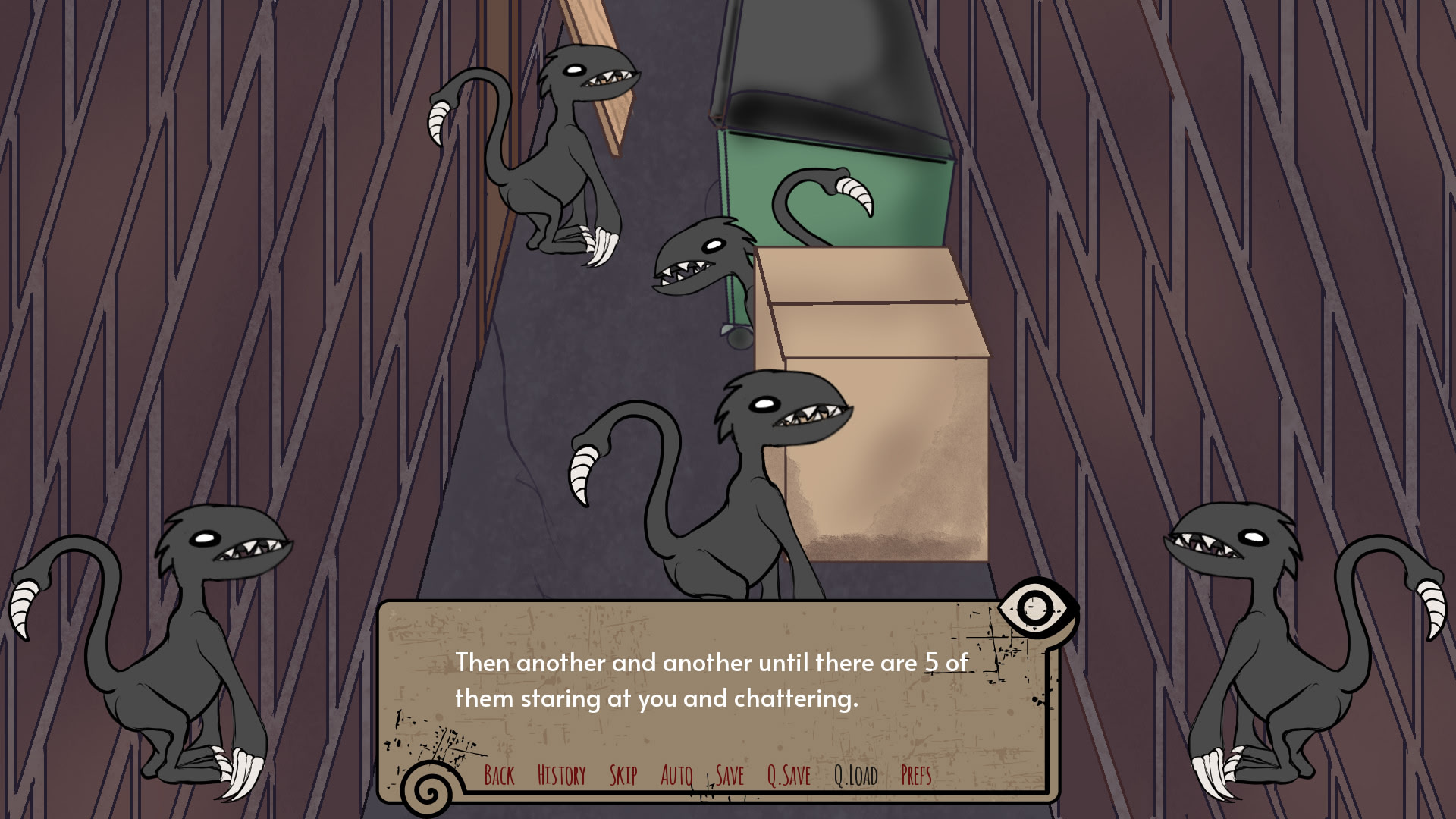Quick save using Q.Save
Image resolution: width=1456 pixels, height=819 pixels.
coord(789,776)
